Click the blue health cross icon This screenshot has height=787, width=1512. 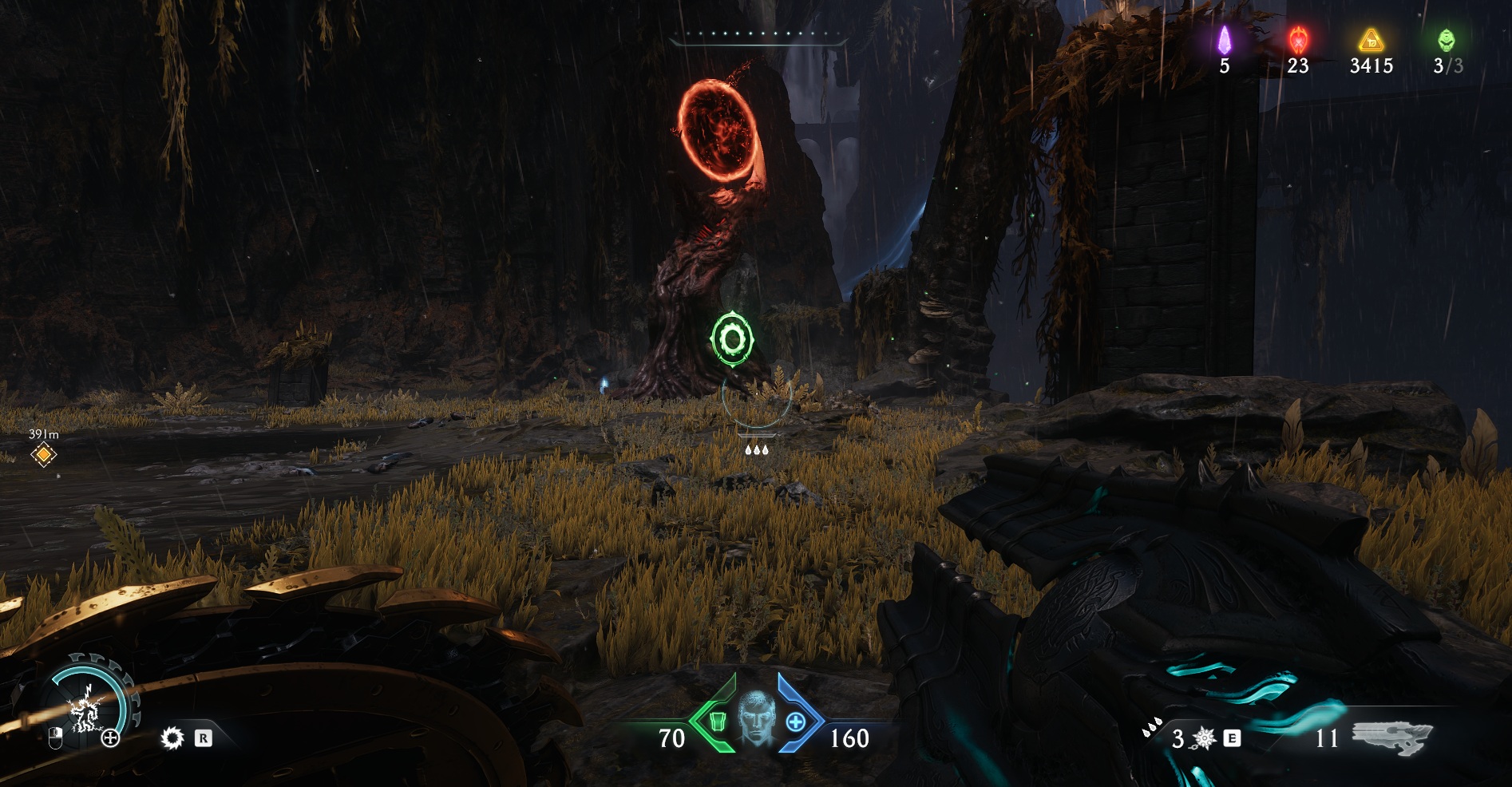(x=795, y=722)
